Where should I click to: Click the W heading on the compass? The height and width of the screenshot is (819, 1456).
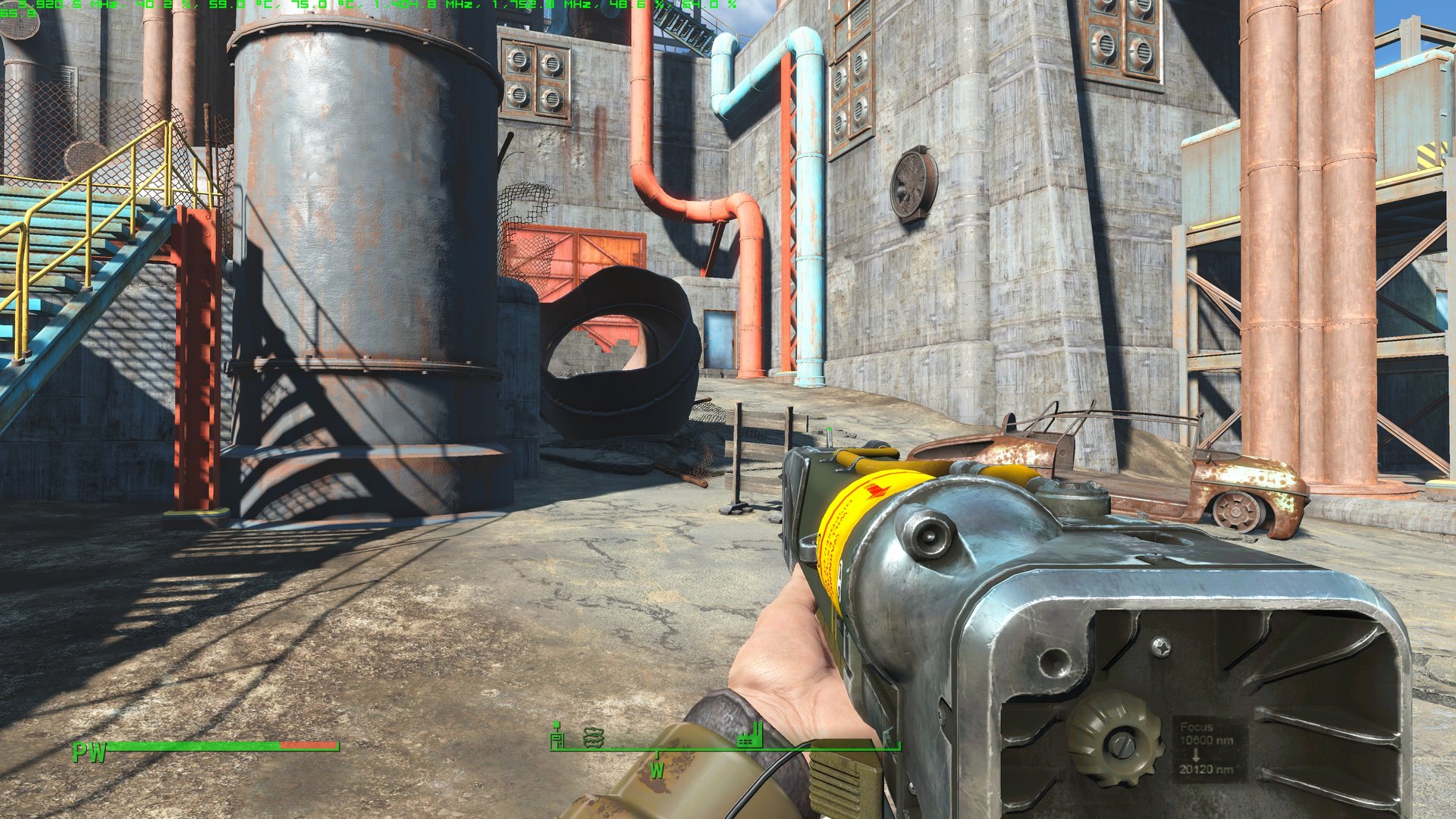point(657,770)
